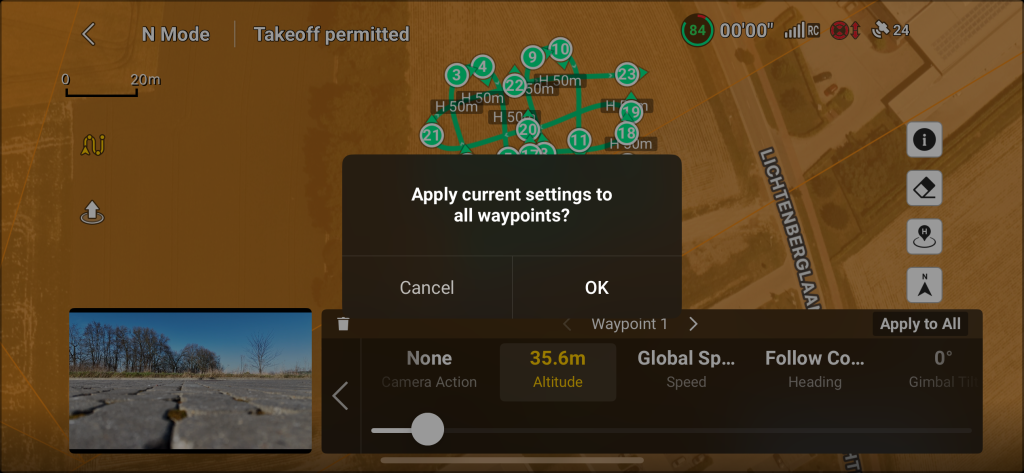1024x473 pixels.
Task: Open the camera live view thumbnail
Action: point(190,380)
